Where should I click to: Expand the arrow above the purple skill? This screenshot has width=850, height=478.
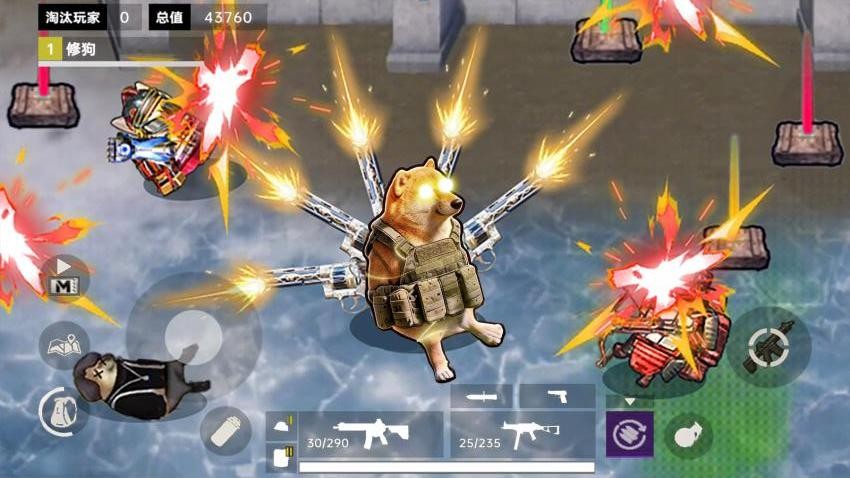point(629,401)
